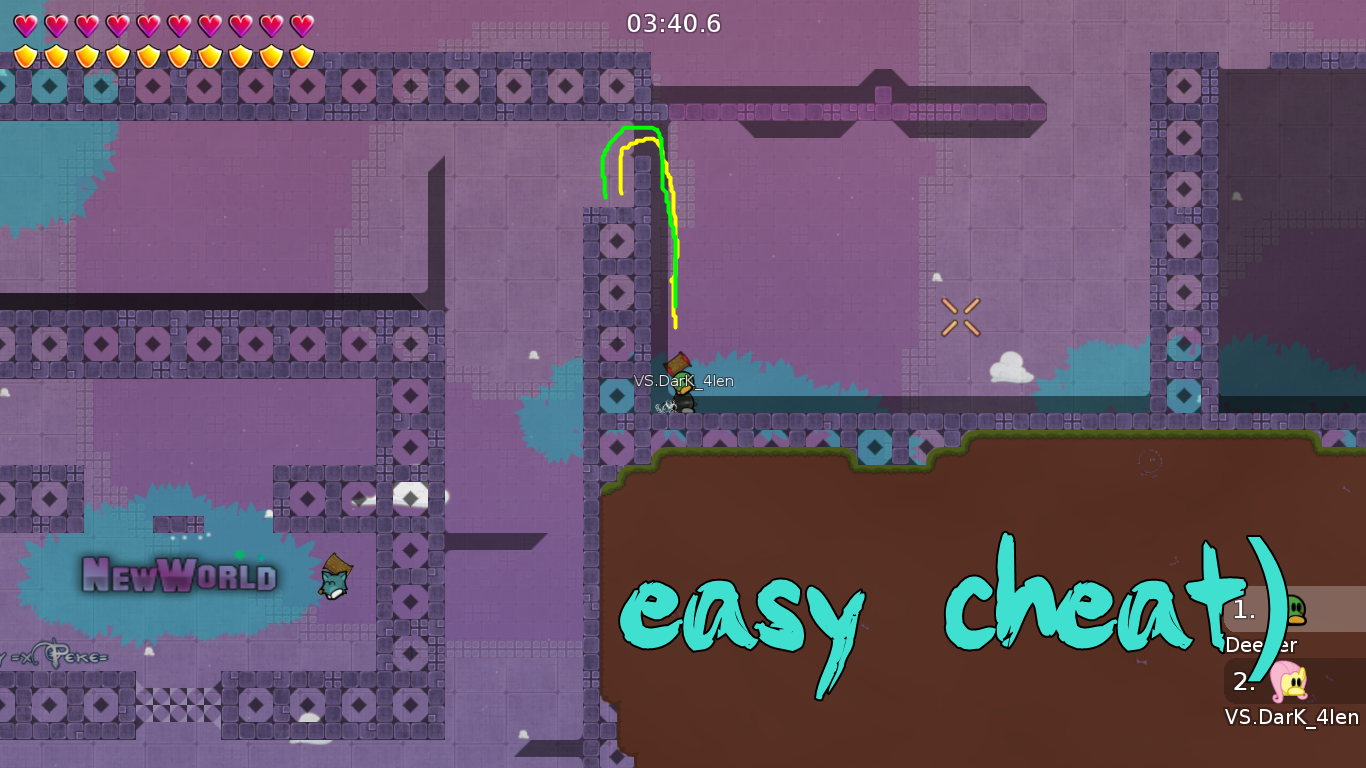1366x768 pixels.
Task: Click the race timer showing 03:40.6
Action: pyautogui.click(x=674, y=24)
